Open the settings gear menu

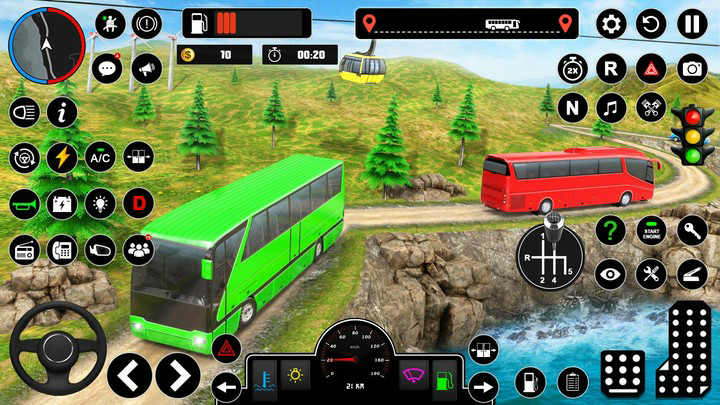[612, 24]
